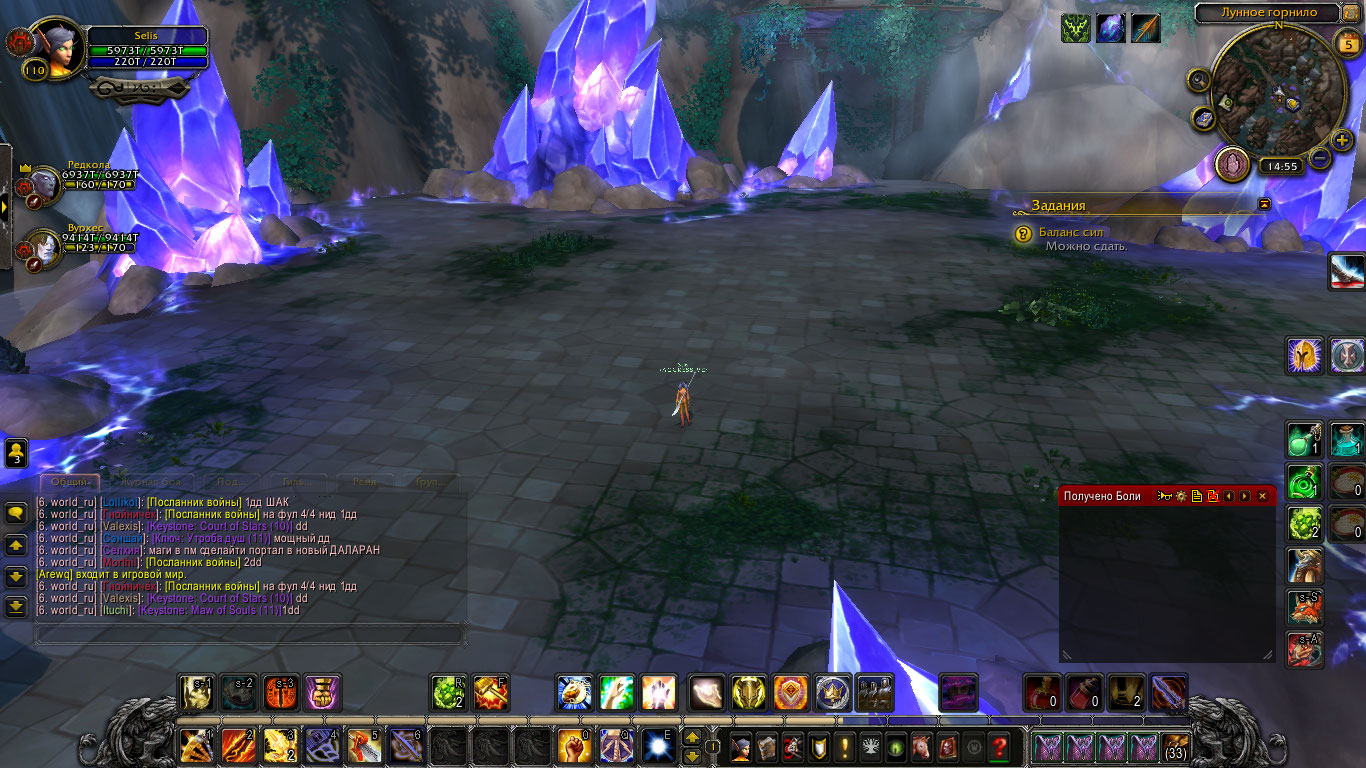This screenshot has width=1366, height=768.
Task: Jump chat to the latest message
Action: (x=16, y=606)
